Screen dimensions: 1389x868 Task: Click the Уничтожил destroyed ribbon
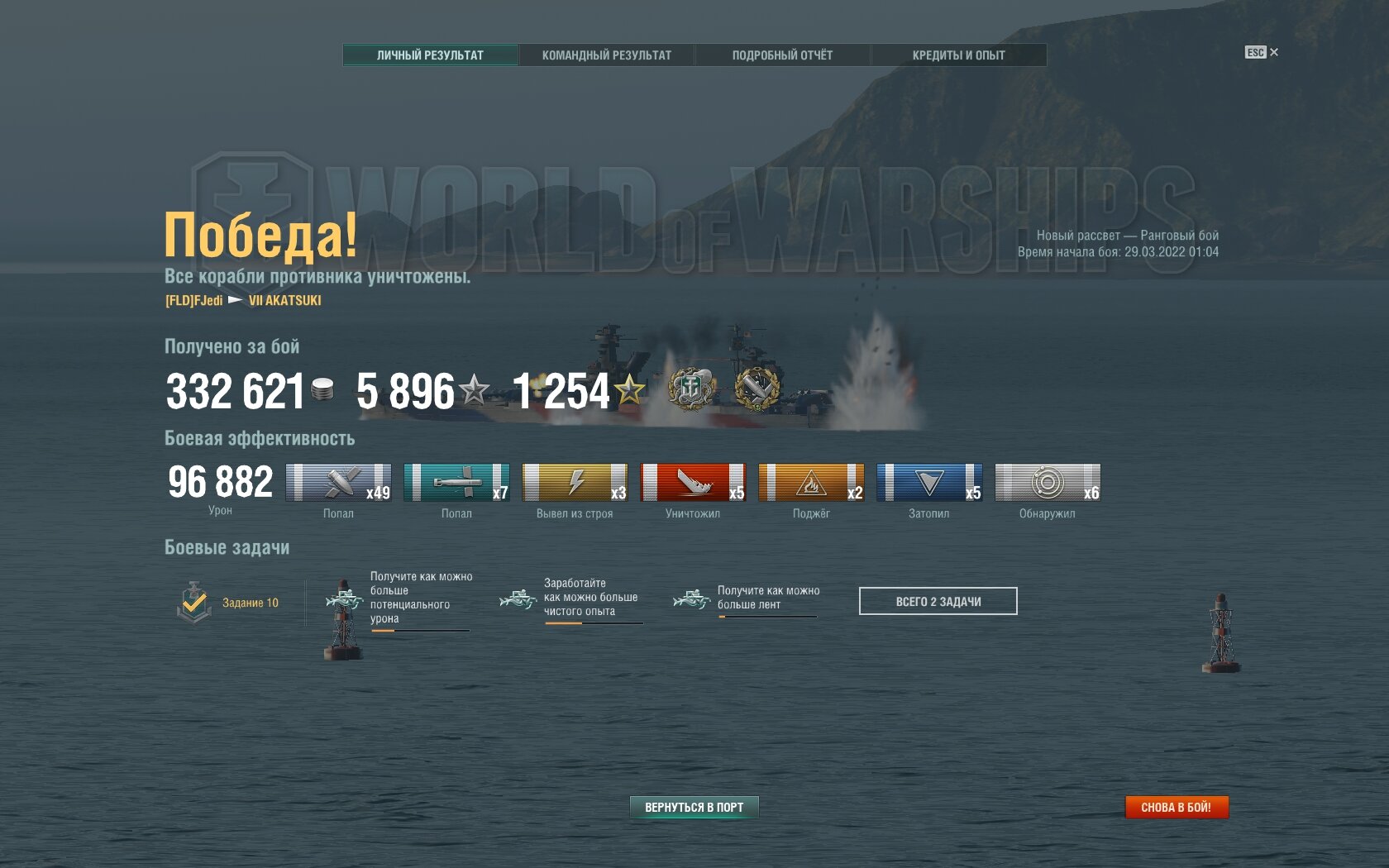pos(693,483)
